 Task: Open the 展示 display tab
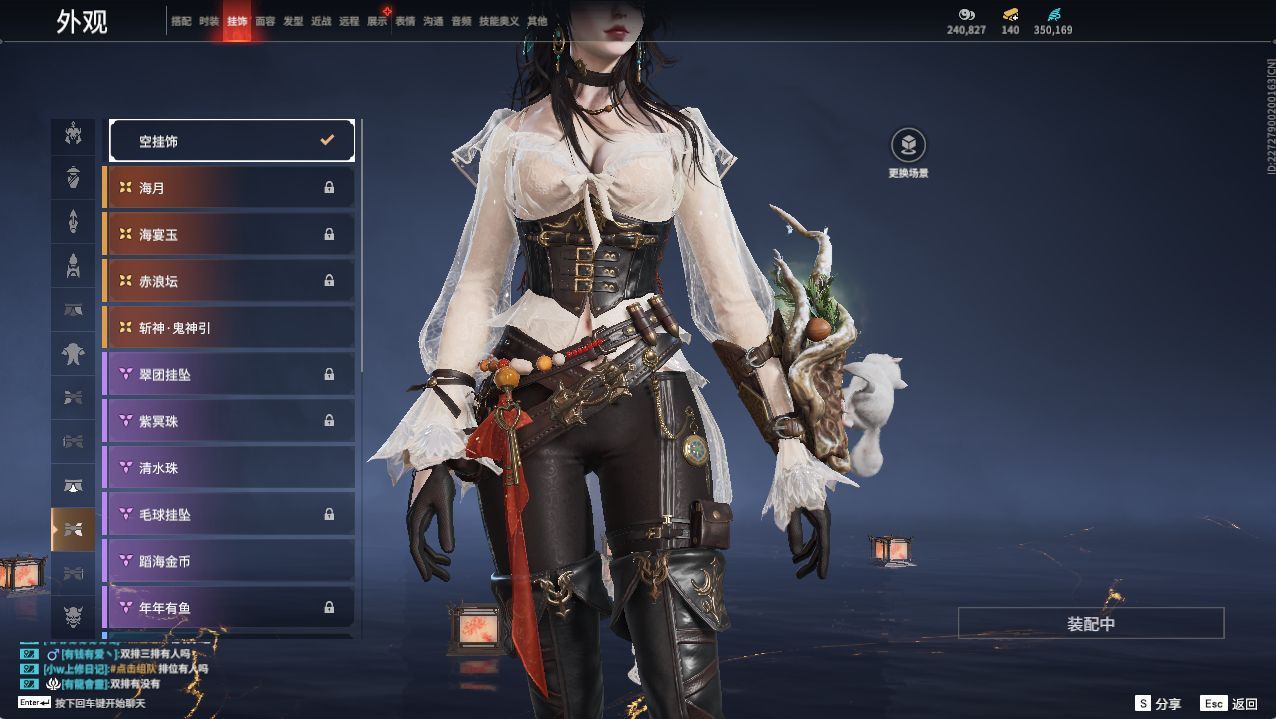(377, 21)
